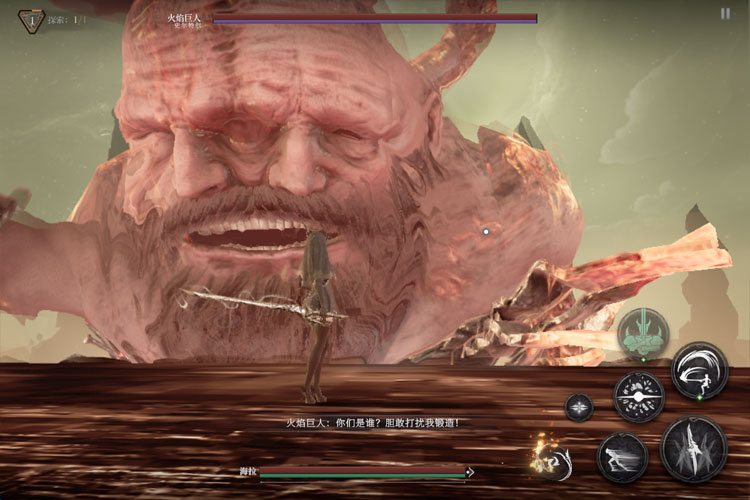The image size is (750, 500).
Task: Cast the ground shatter skill
Action: [639, 397]
